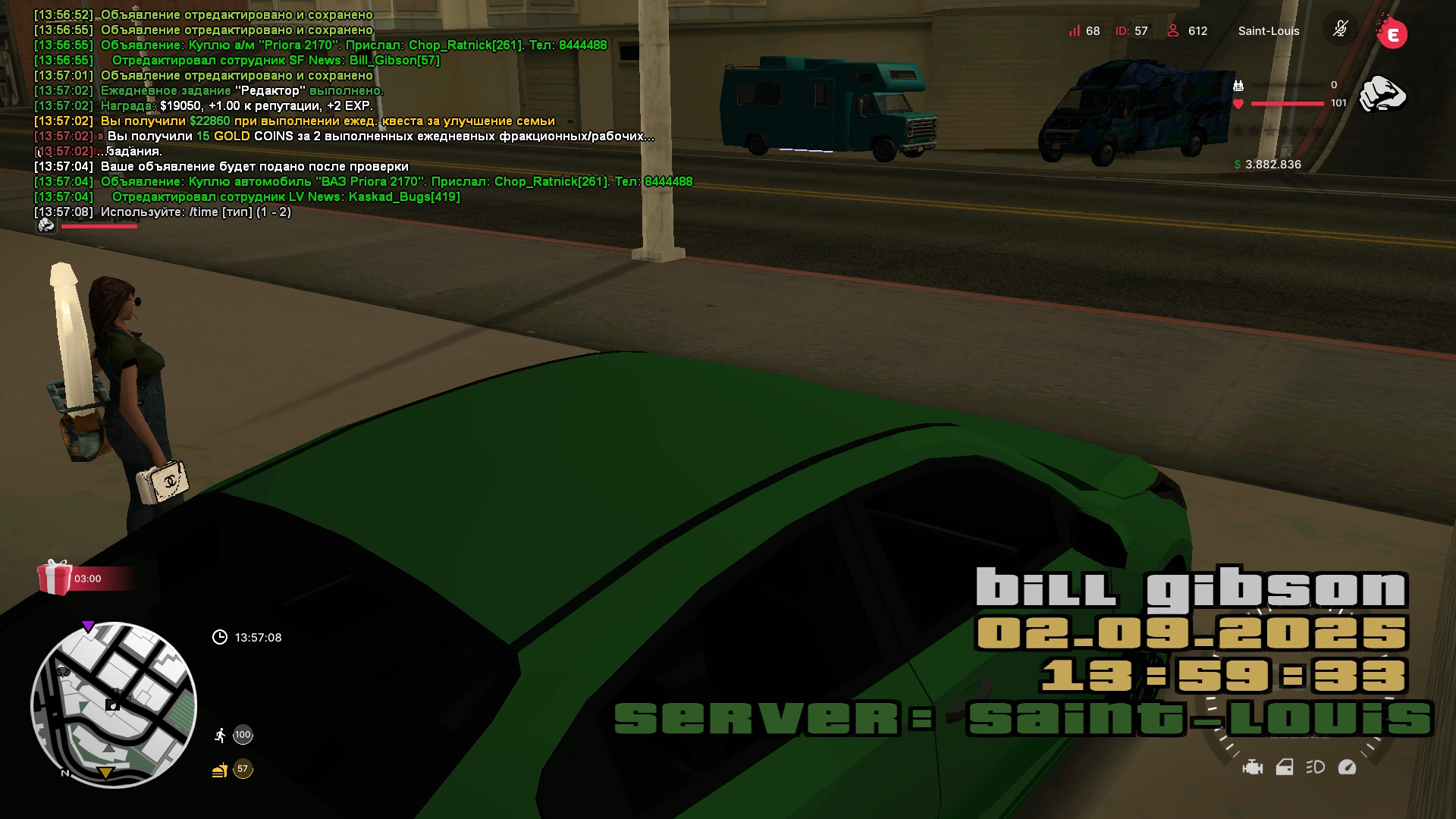Click the small fist icon under chat

tap(46, 225)
